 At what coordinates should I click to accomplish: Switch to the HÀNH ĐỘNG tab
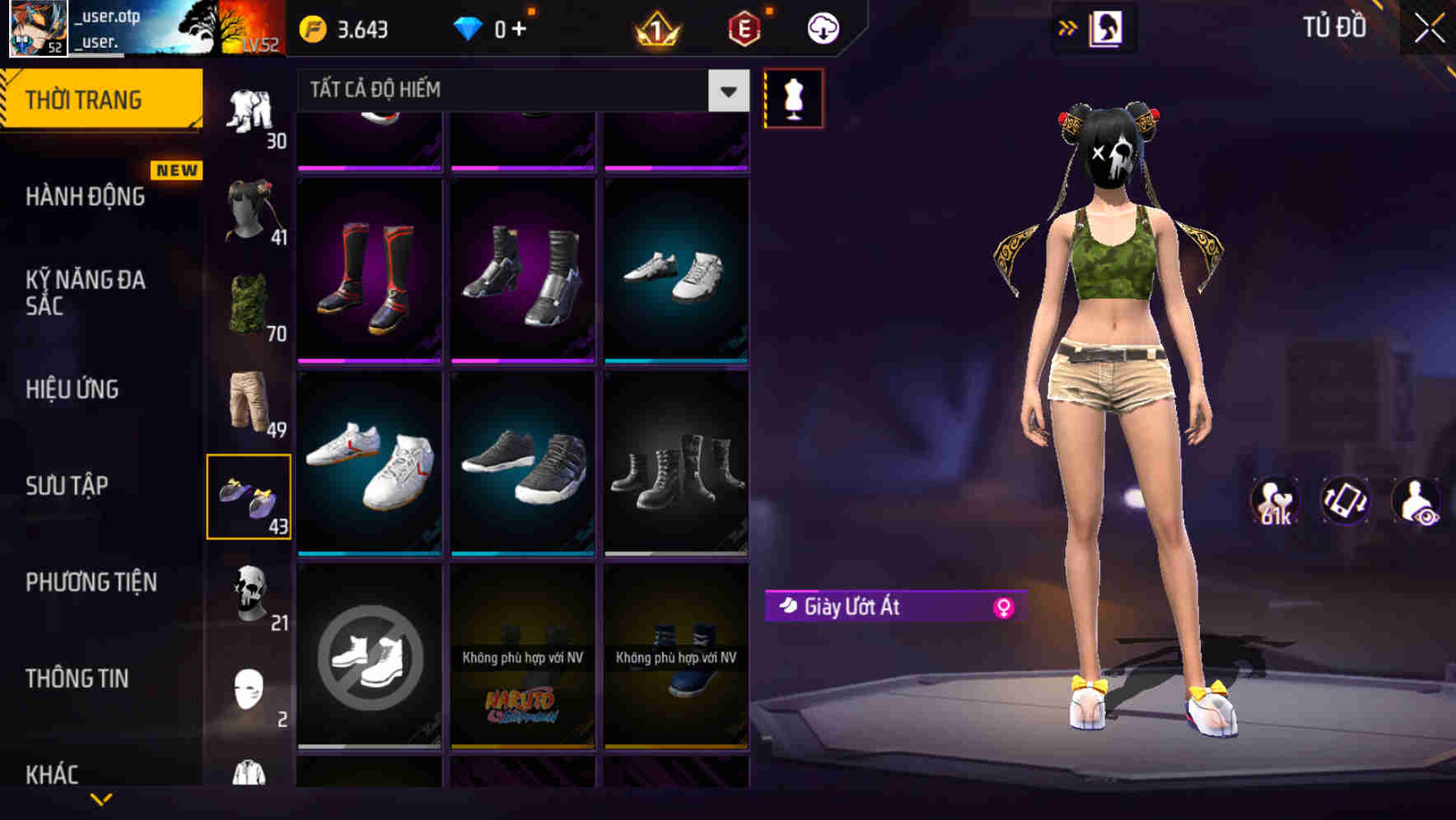[86, 196]
